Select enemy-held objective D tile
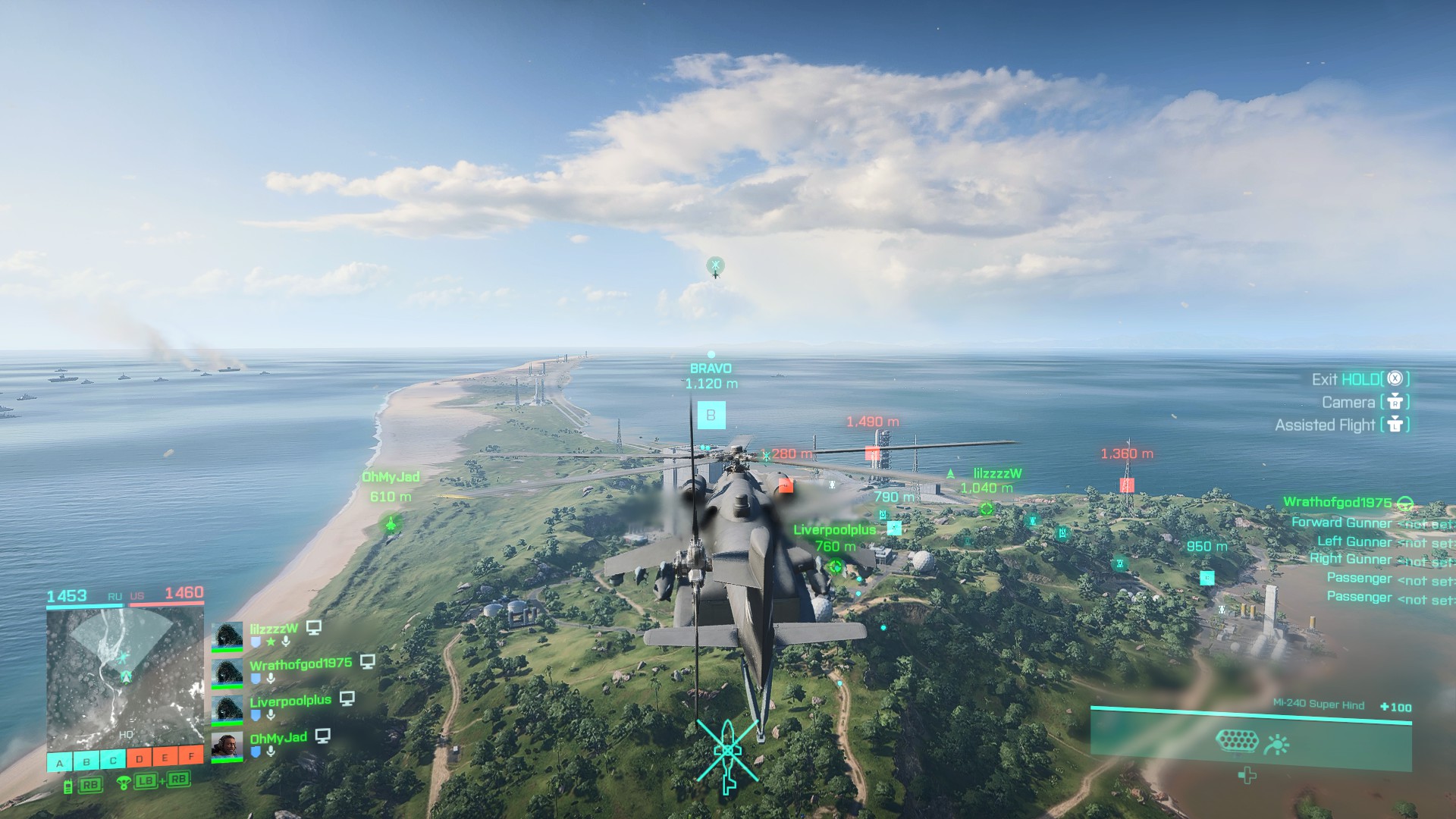Screen dimensions: 1456x819 (140, 758)
